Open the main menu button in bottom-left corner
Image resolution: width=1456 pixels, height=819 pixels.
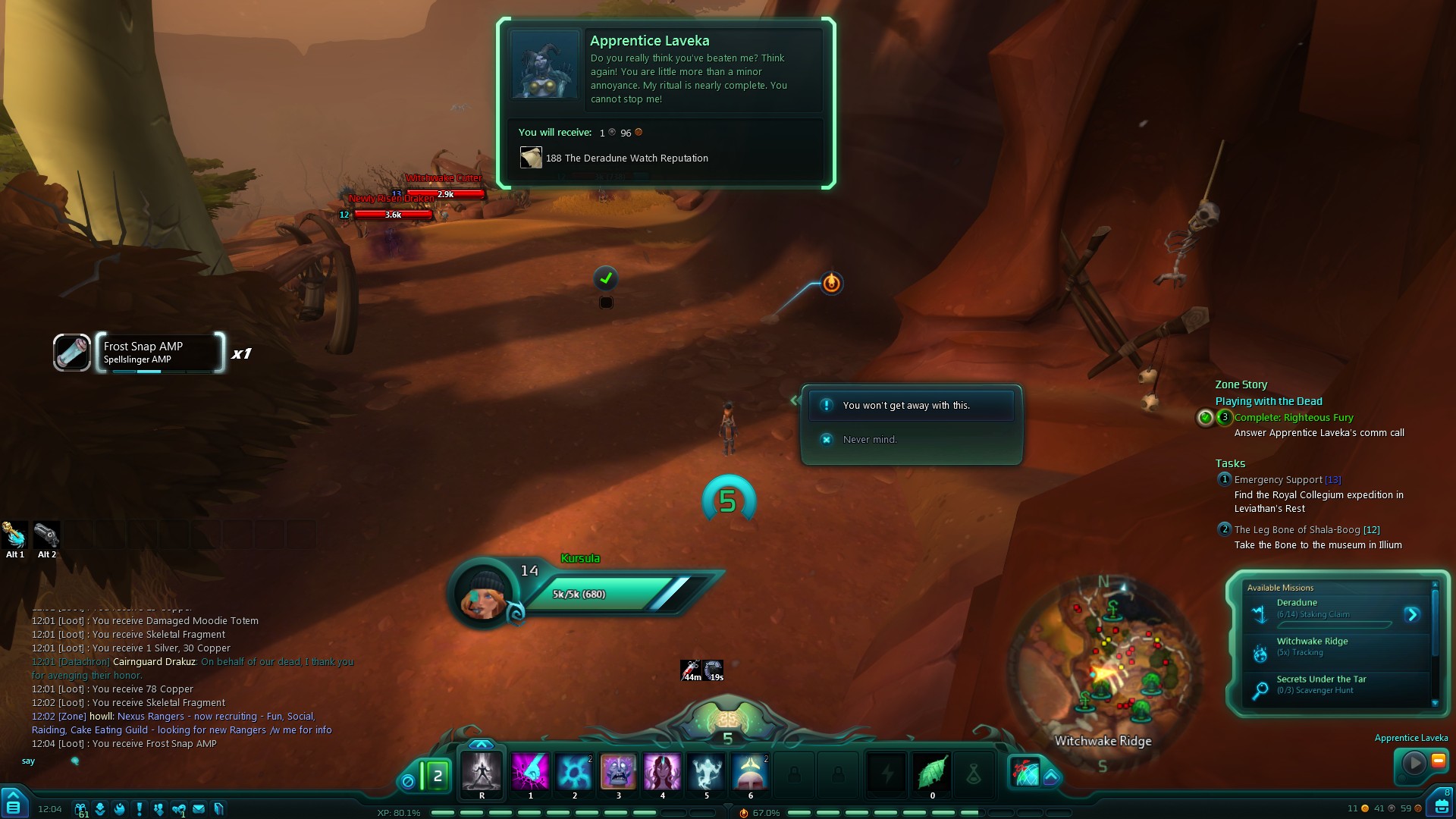click(14, 802)
